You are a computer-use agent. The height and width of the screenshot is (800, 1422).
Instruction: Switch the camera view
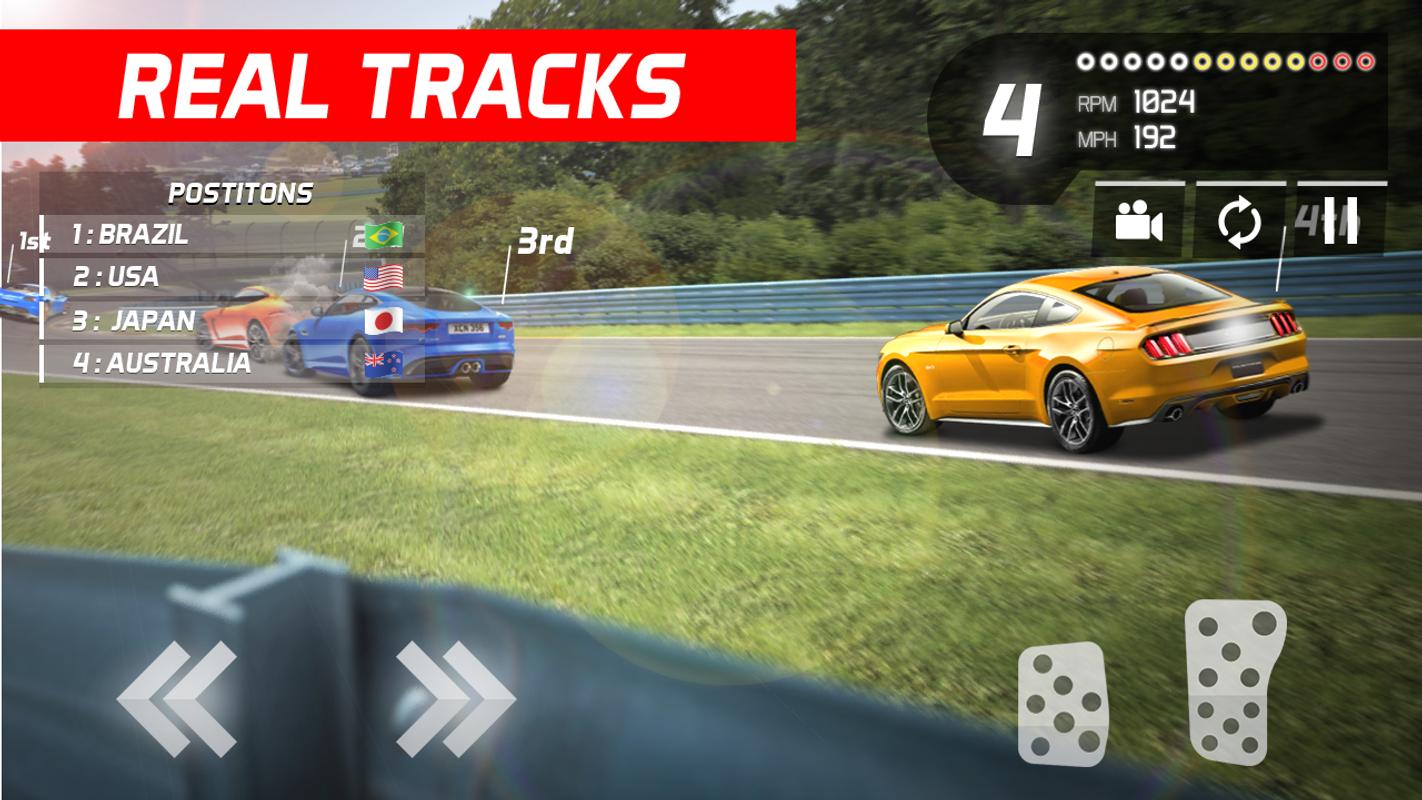(x=1139, y=222)
